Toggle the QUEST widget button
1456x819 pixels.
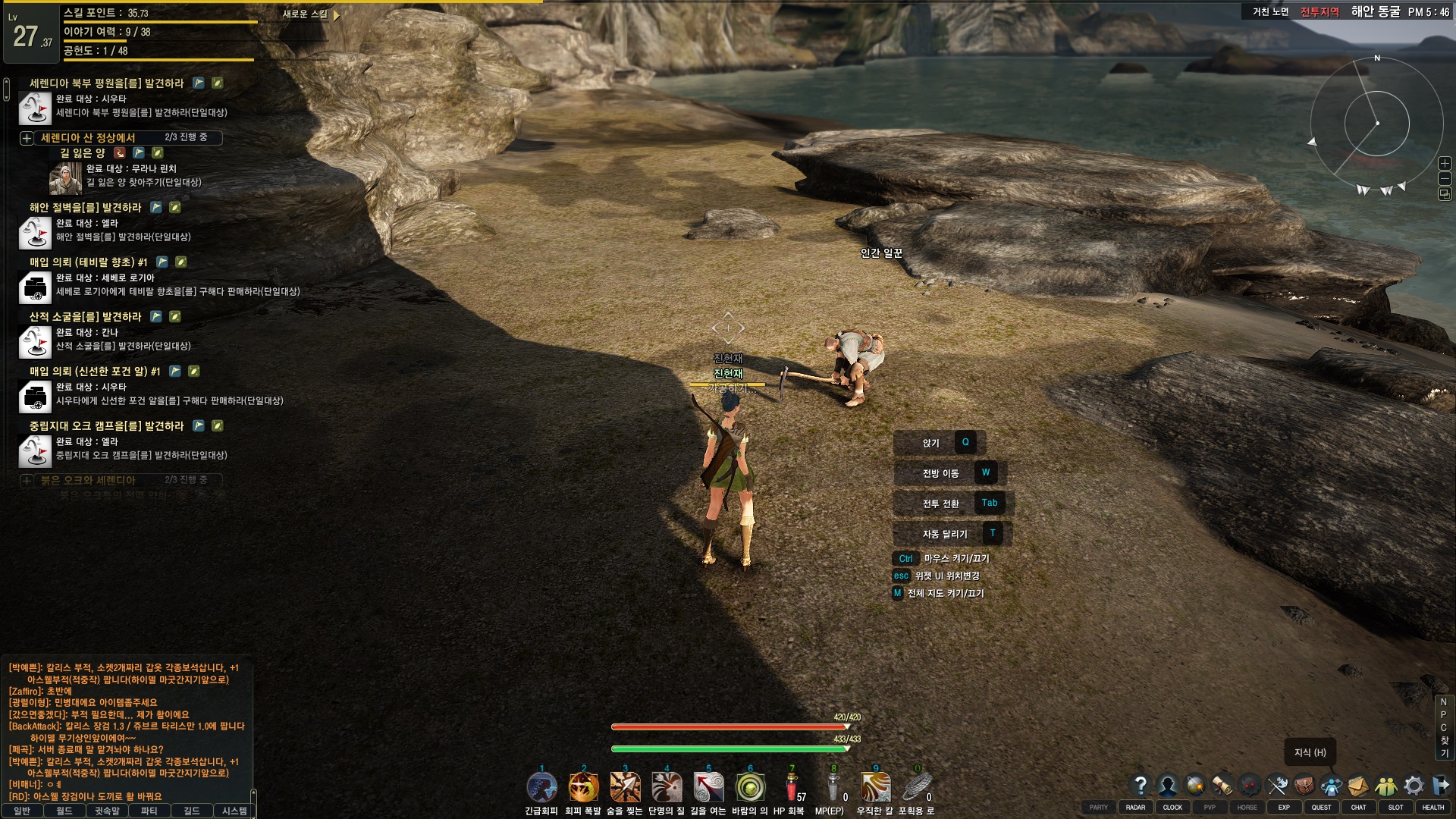[x=1321, y=808]
